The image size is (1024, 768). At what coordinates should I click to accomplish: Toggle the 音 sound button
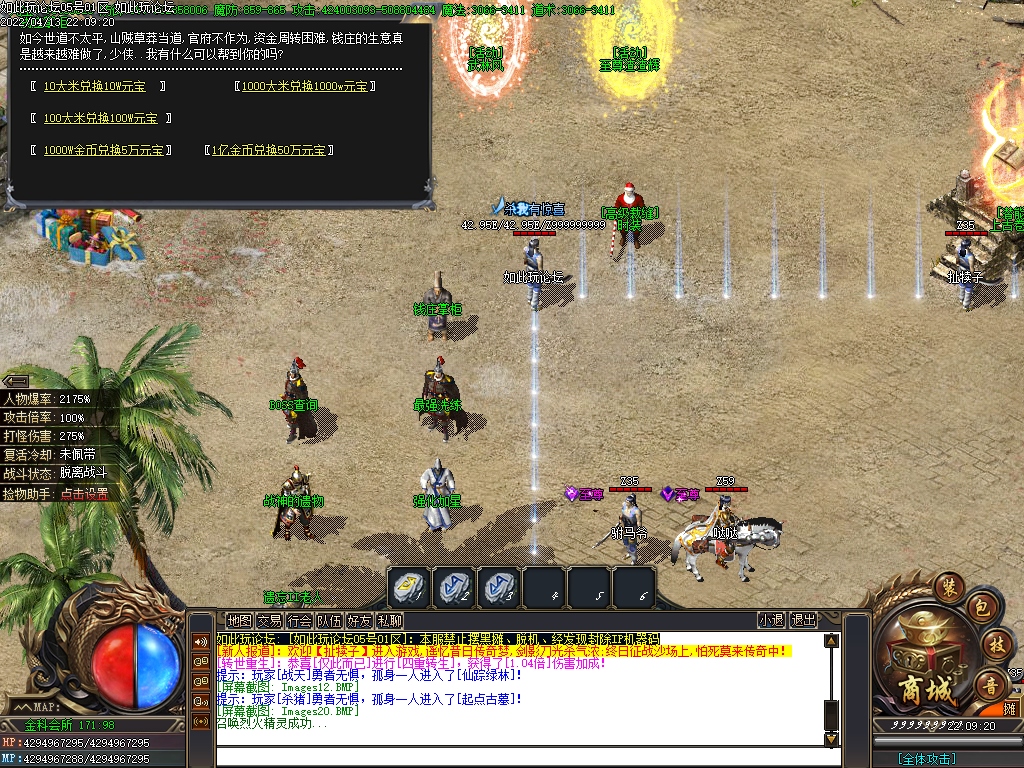click(988, 685)
